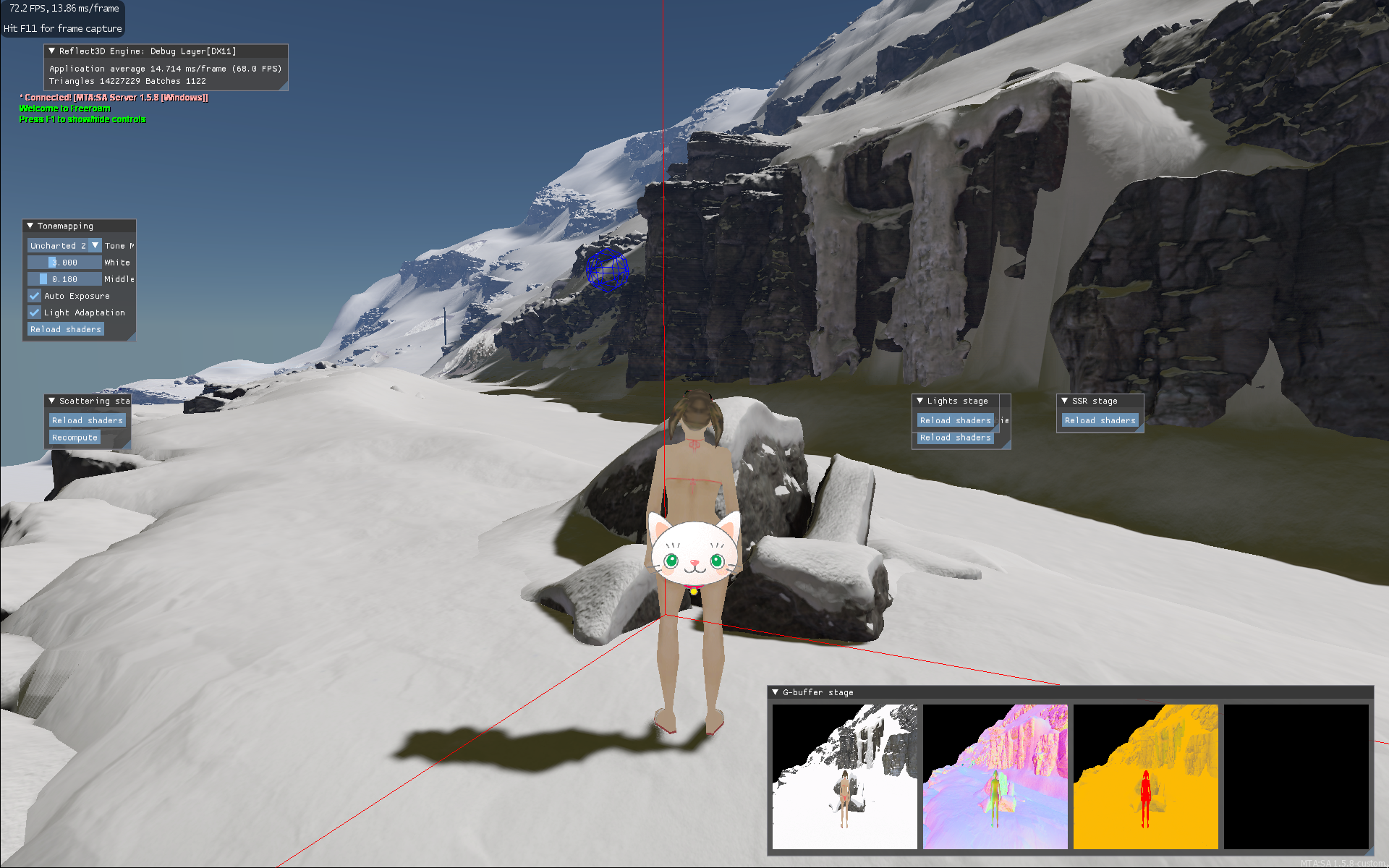Collapse the G-buffer stage window

[x=776, y=692]
